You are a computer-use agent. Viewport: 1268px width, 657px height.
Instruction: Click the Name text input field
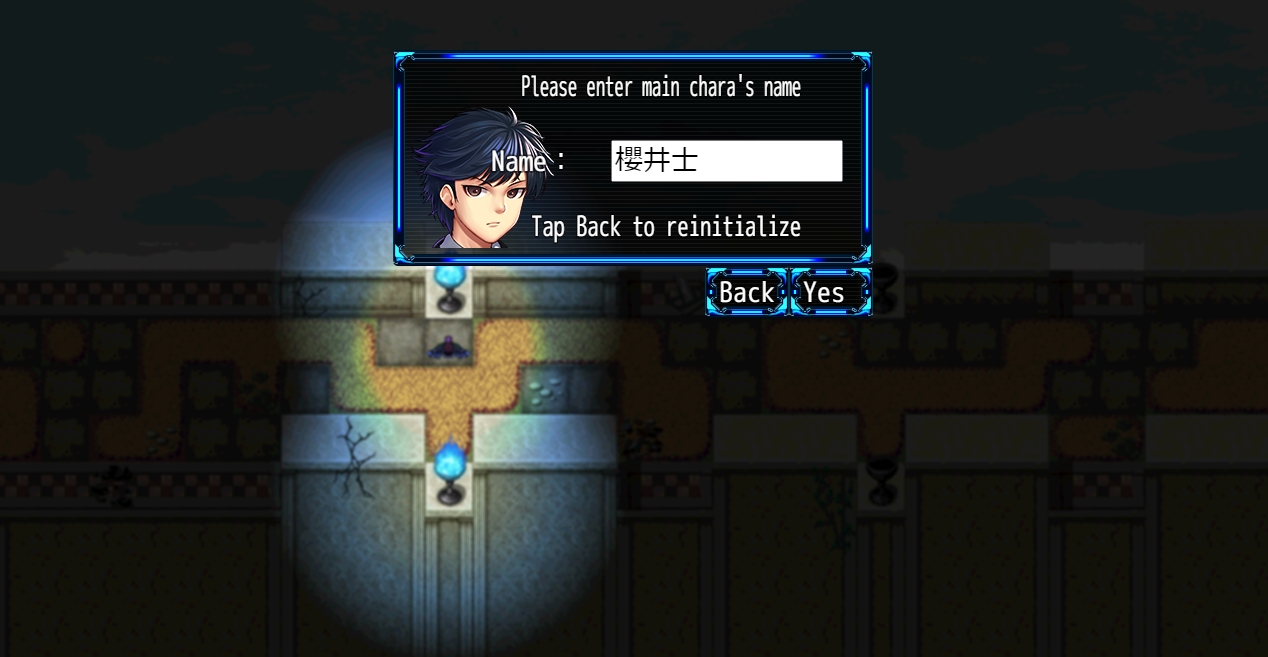tap(726, 161)
